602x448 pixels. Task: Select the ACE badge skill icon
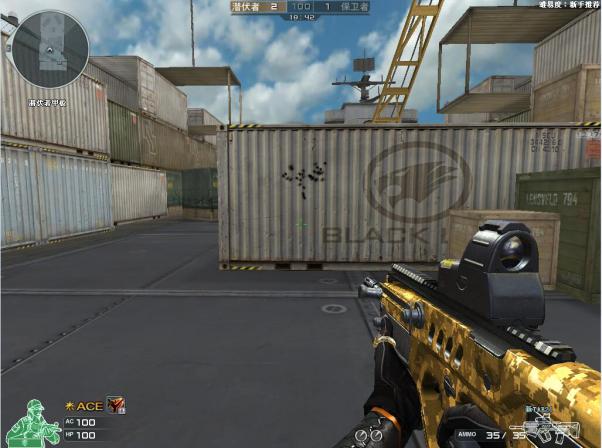pyautogui.click(x=114, y=404)
